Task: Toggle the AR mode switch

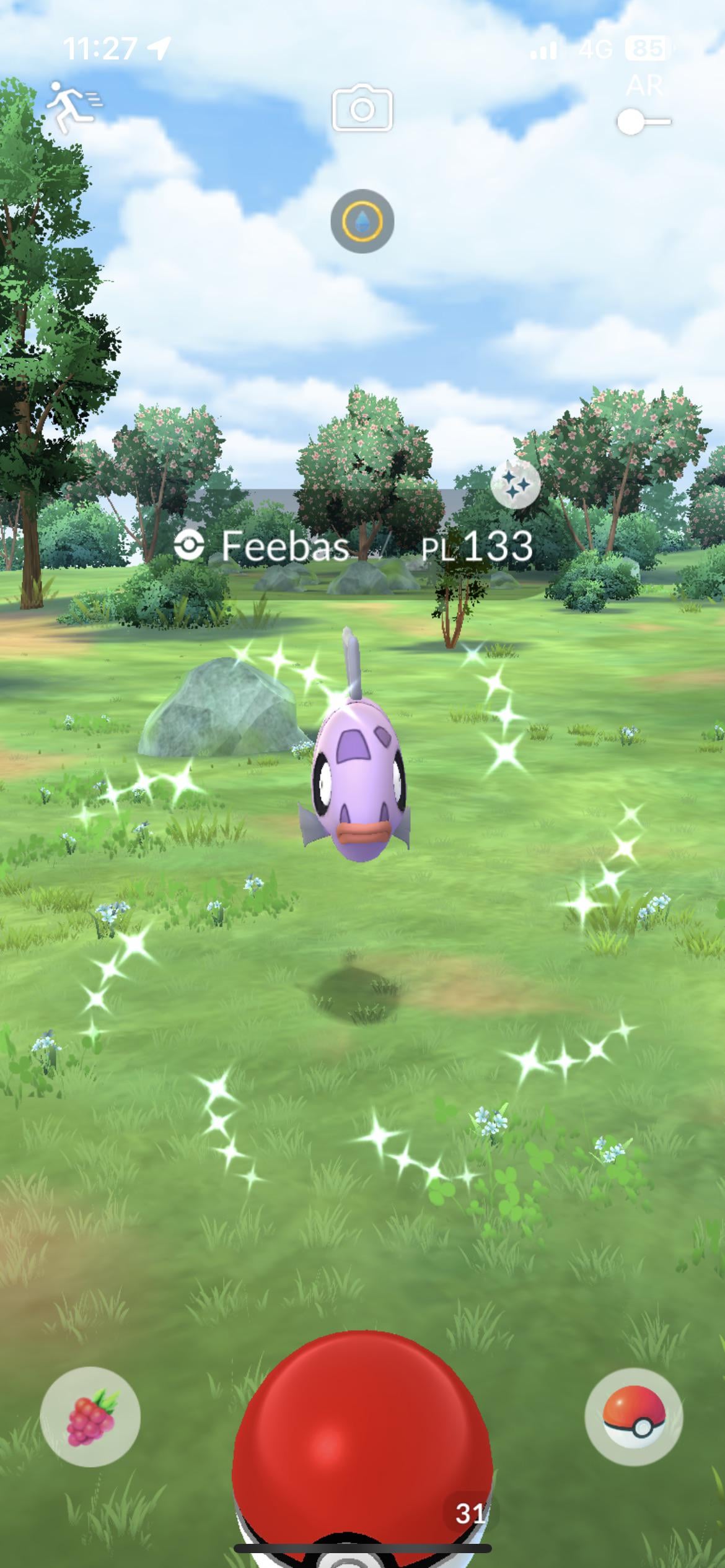Action: pos(643,121)
